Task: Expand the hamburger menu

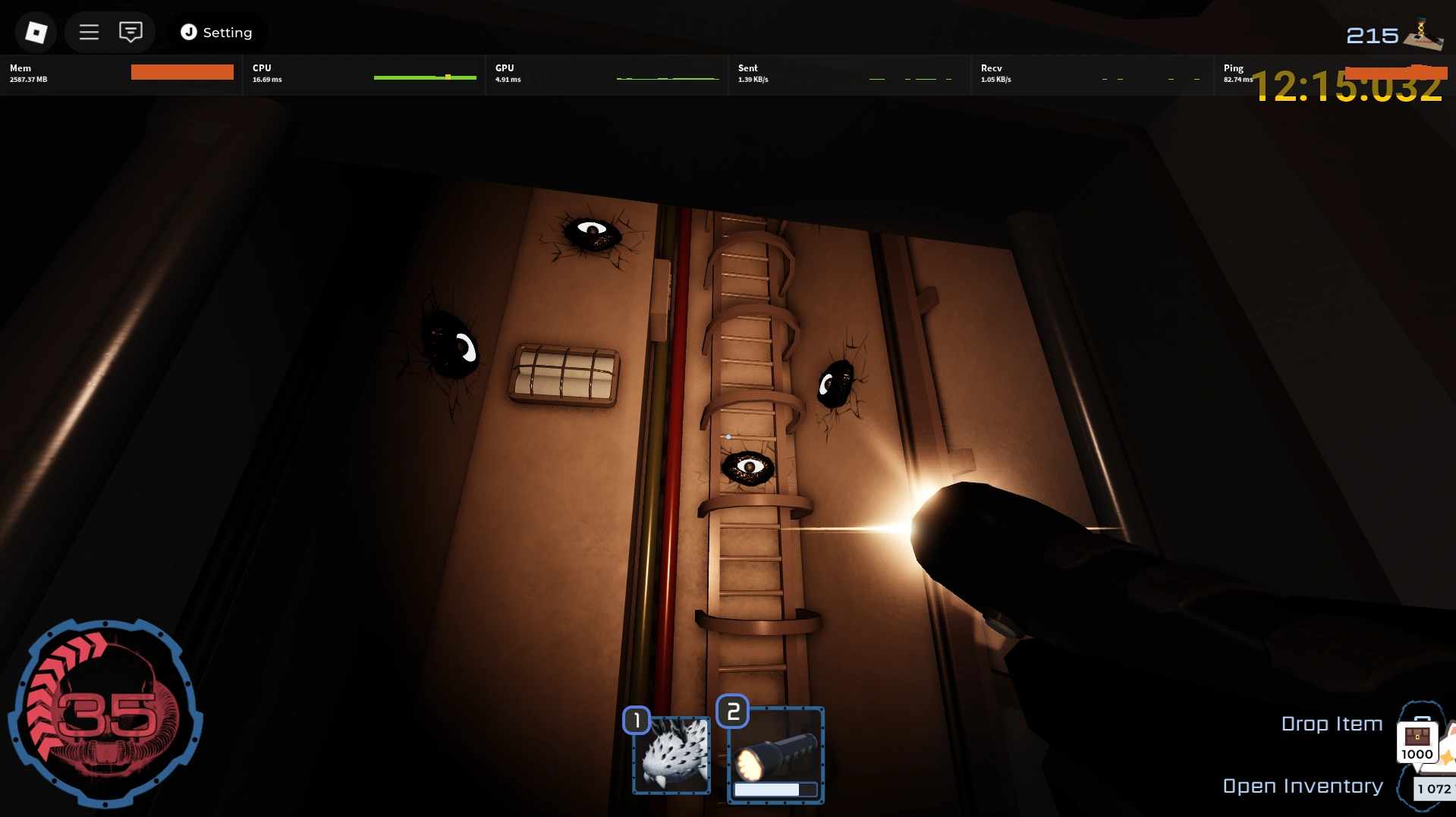Action: [x=89, y=32]
